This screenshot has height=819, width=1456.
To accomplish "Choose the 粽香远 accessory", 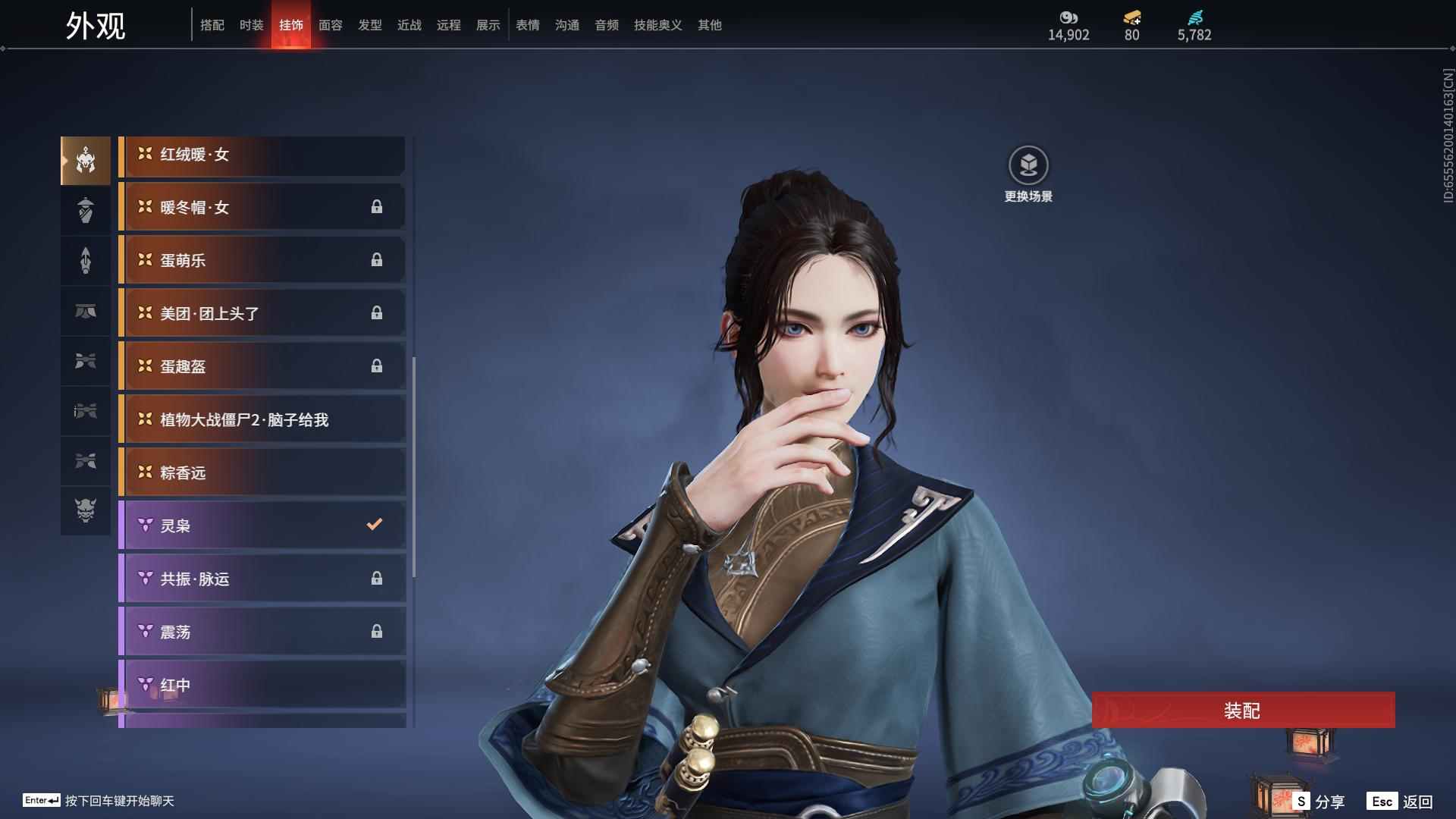I will [262, 473].
